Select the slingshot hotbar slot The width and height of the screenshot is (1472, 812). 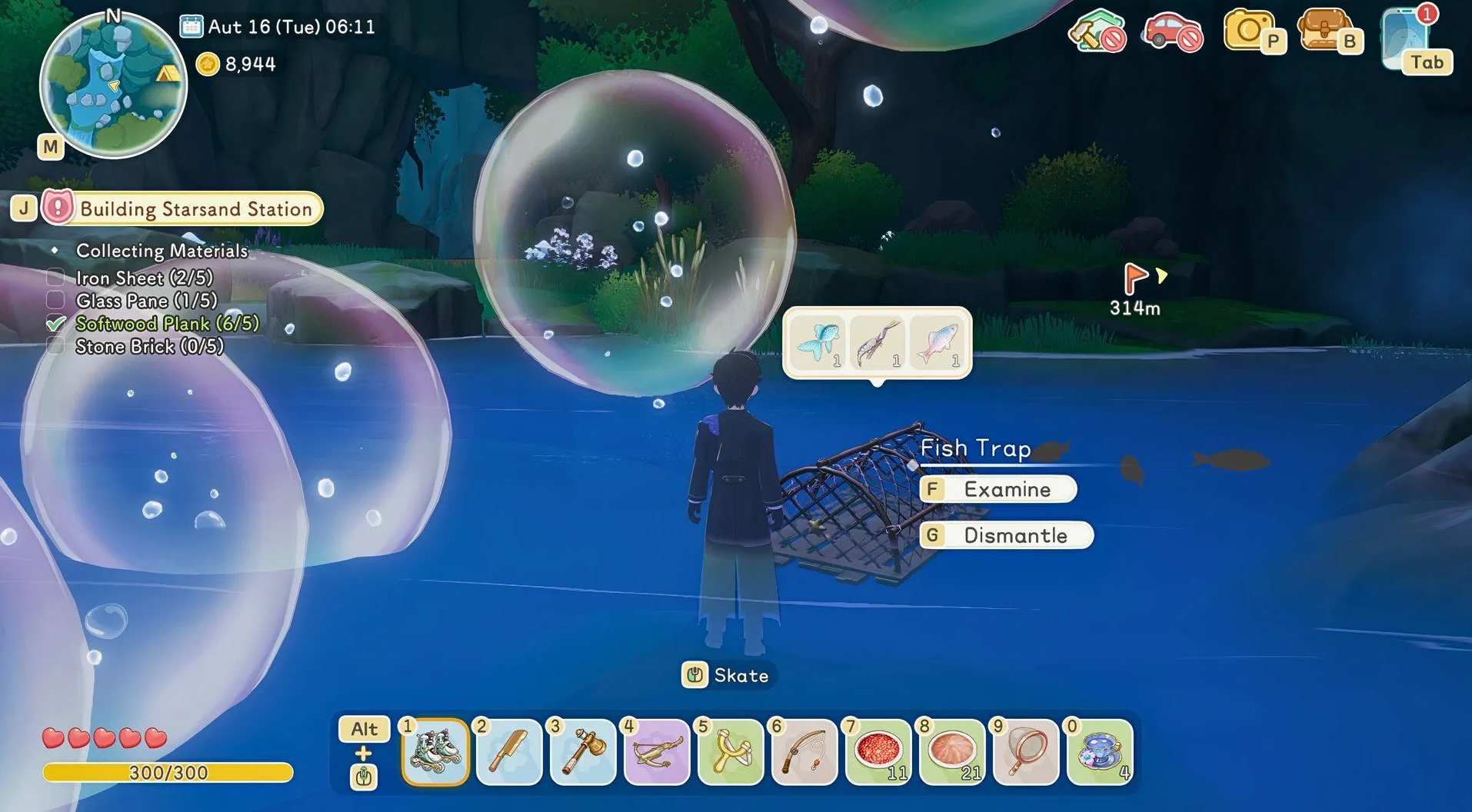[x=730, y=752]
